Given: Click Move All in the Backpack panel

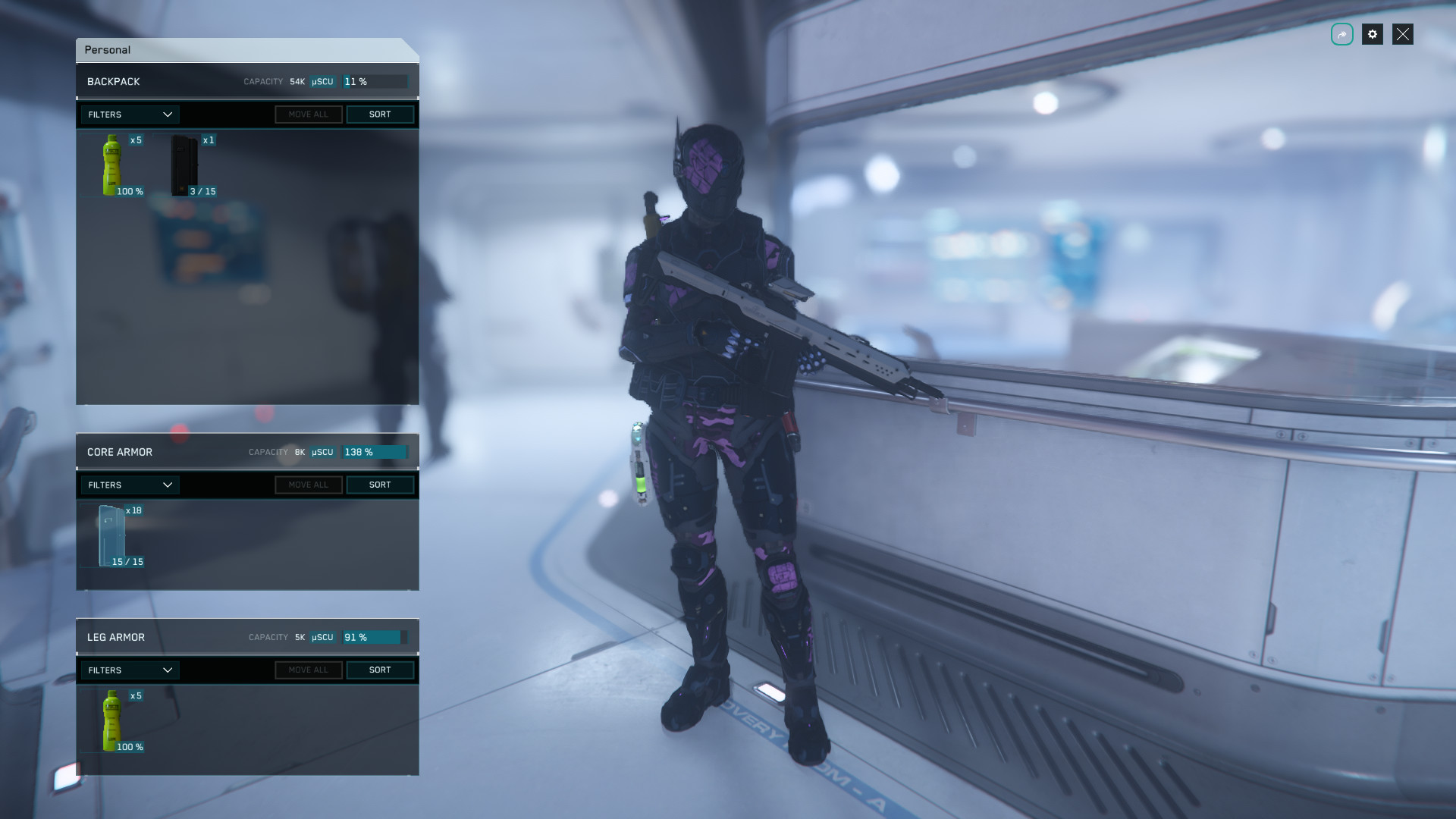Looking at the screenshot, I should [308, 115].
